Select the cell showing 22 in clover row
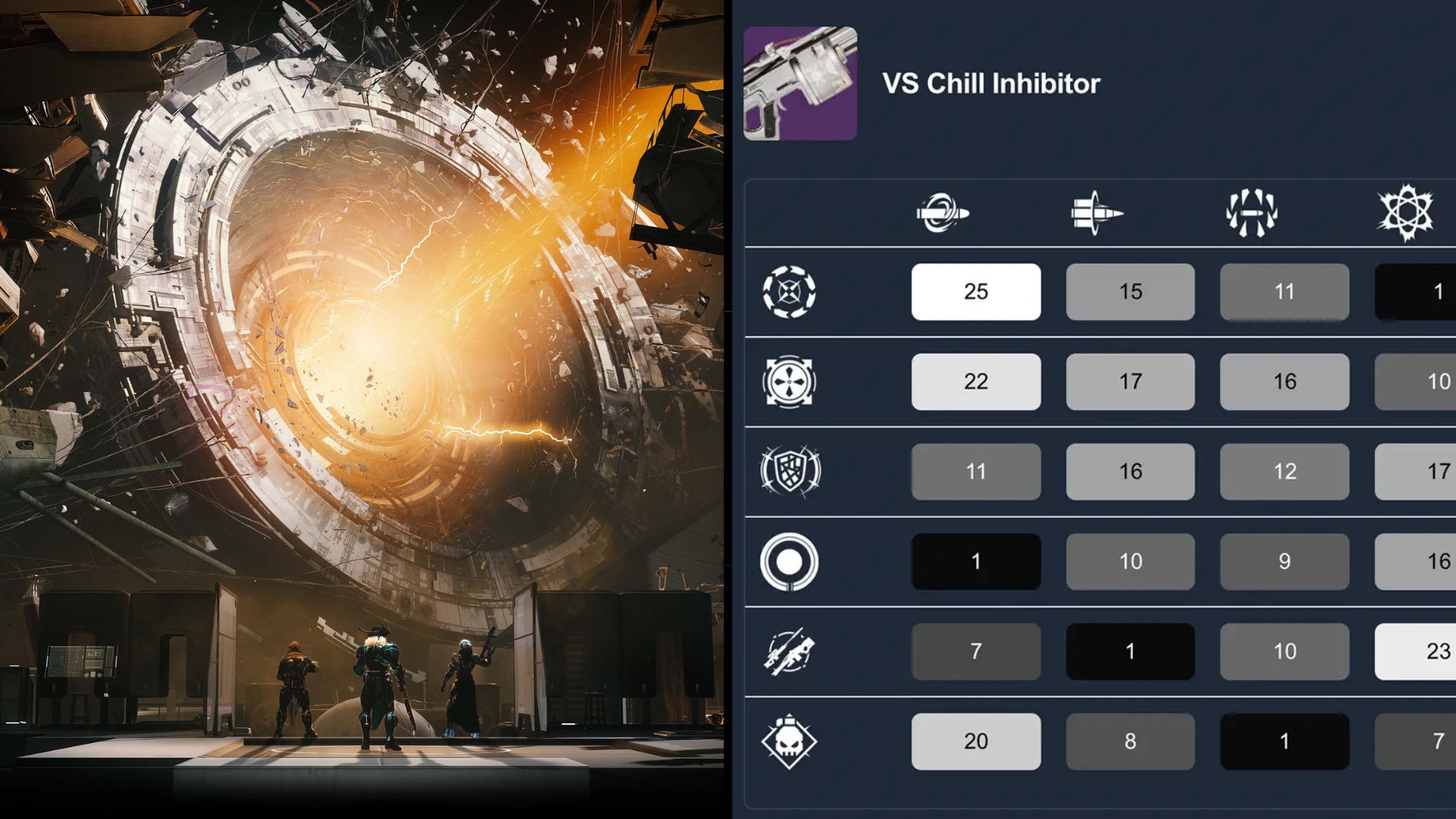This screenshot has height=819, width=1456. click(976, 381)
